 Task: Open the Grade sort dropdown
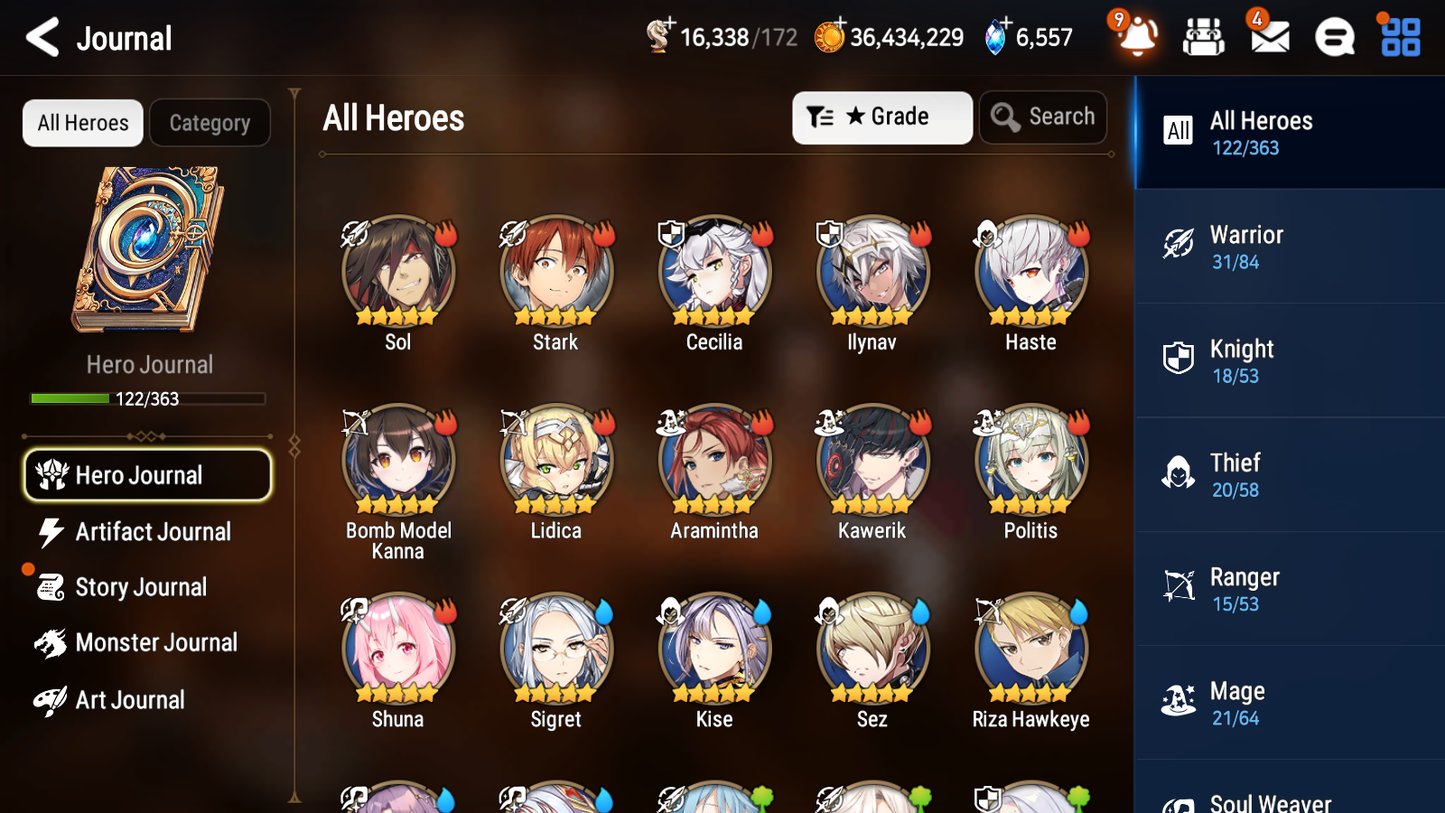coord(882,117)
